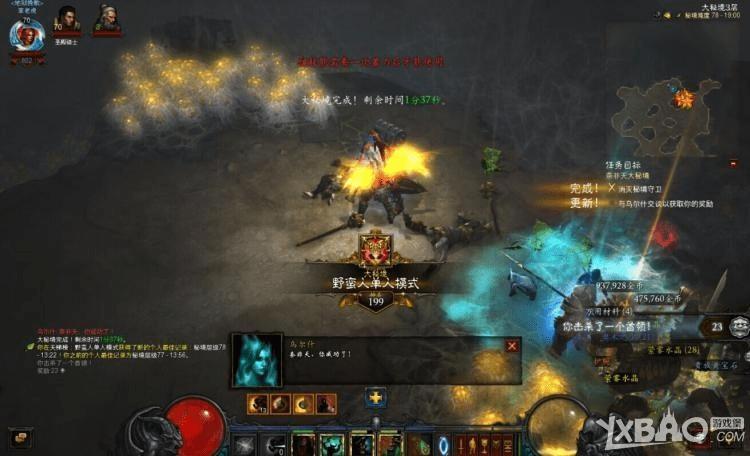Screen dimensions: 750x456
Task: Select the white-haired old man portrait
Action: pyautogui.click(x=106, y=19)
